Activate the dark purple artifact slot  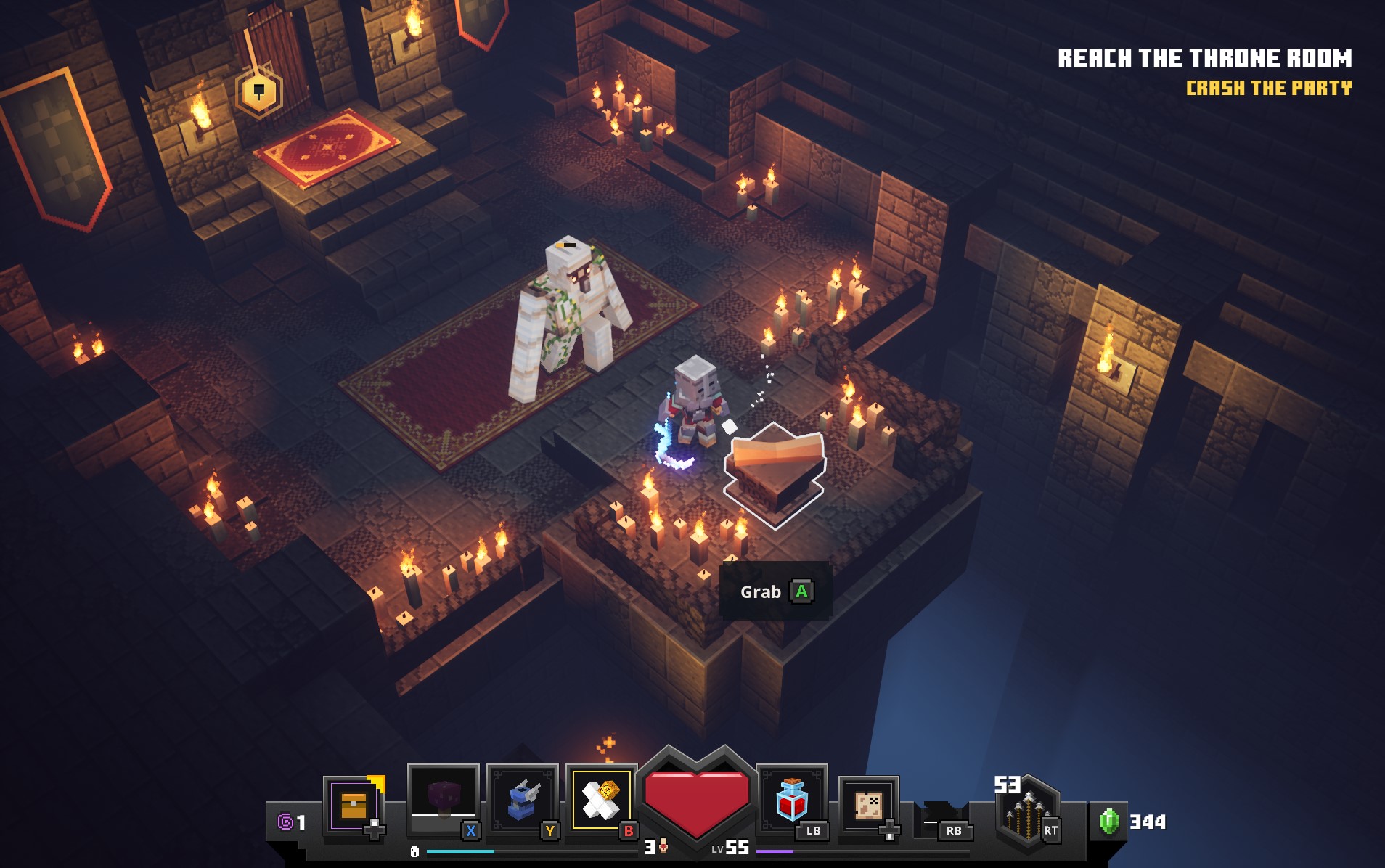click(x=443, y=798)
